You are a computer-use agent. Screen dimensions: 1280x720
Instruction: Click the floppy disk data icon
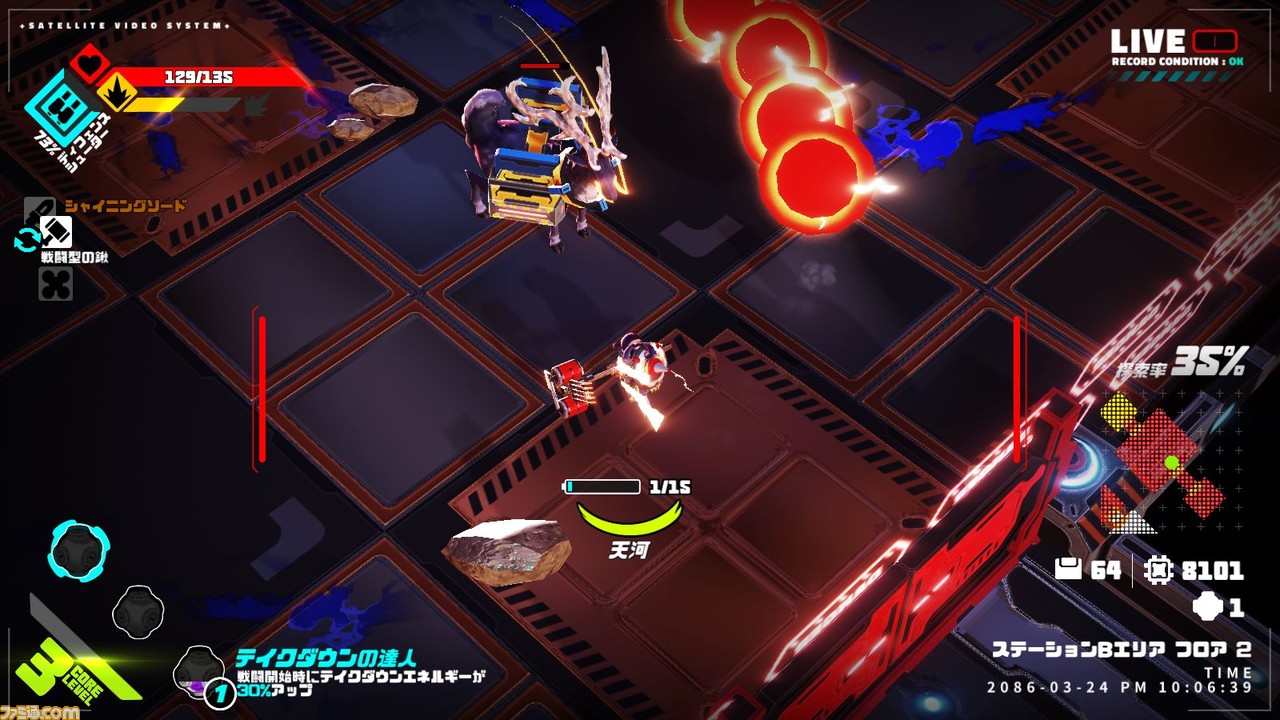pos(1069,570)
